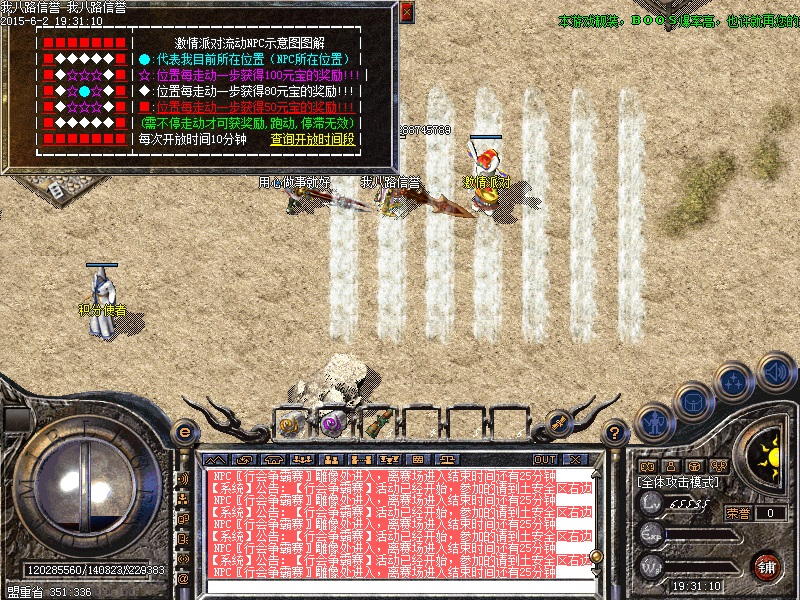Image resolution: width=800 pixels, height=600 pixels.
Task: Open the skills sparkle round button
Action: click(734, 382)
